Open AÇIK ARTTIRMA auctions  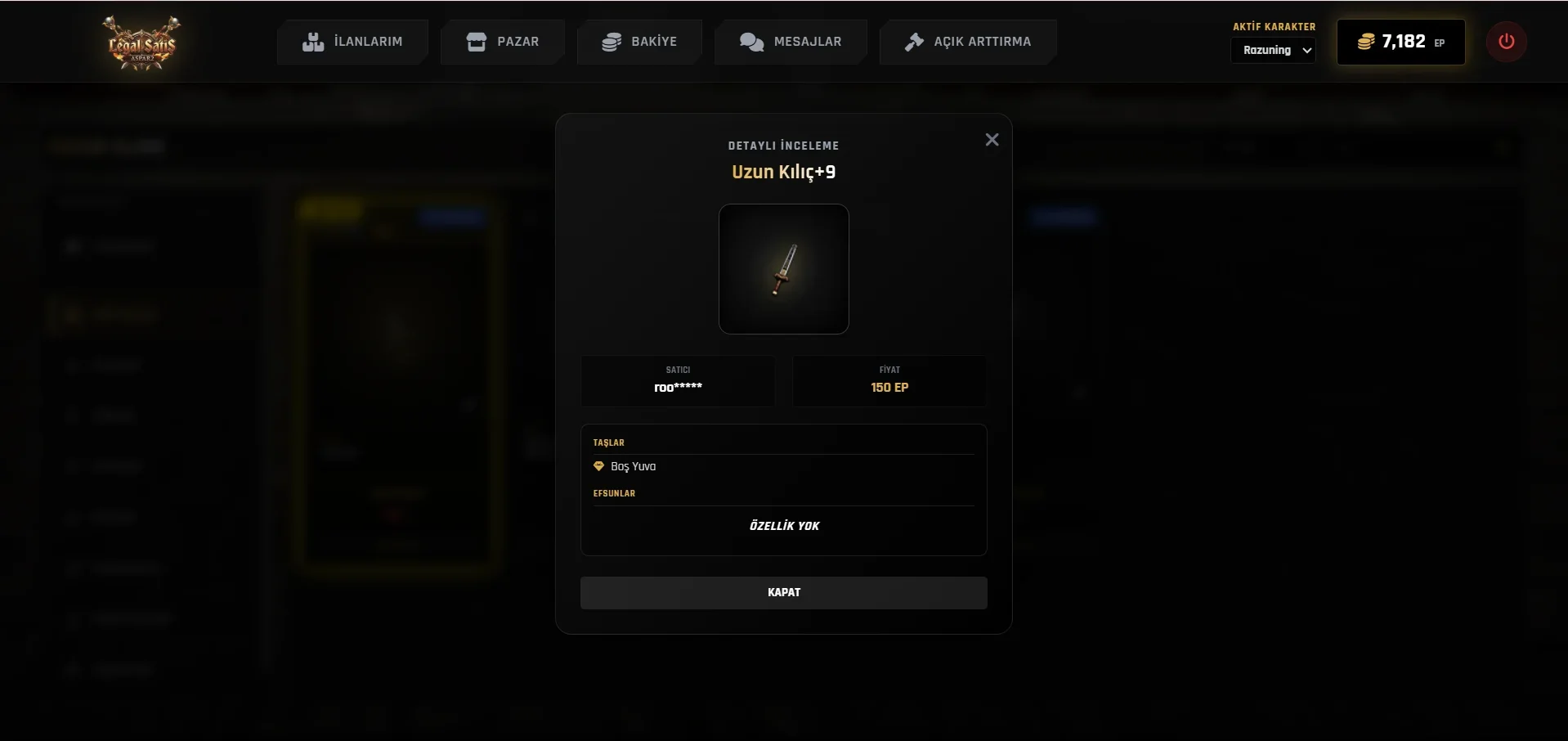click(x=968, y=42)
